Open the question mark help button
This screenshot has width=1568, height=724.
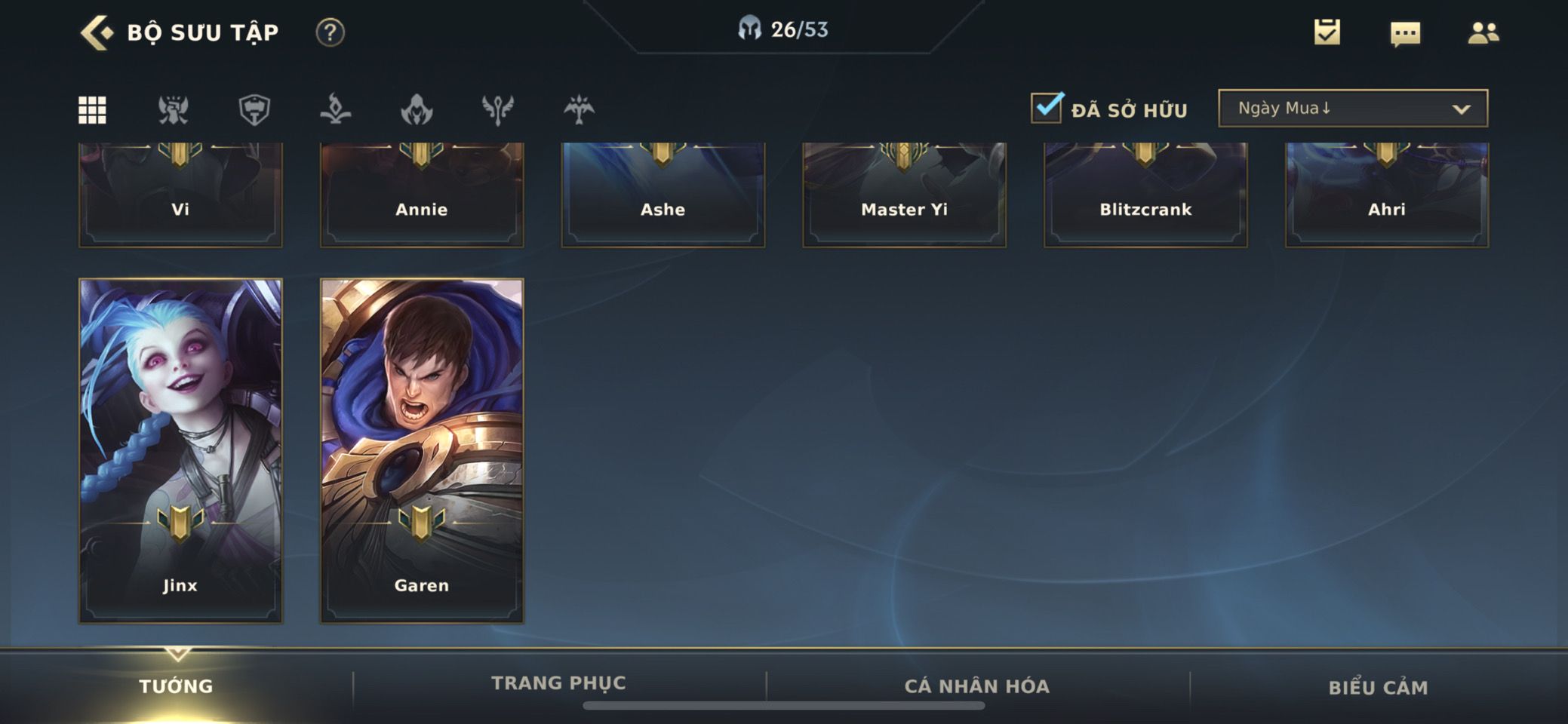click(x=330, y=32)
